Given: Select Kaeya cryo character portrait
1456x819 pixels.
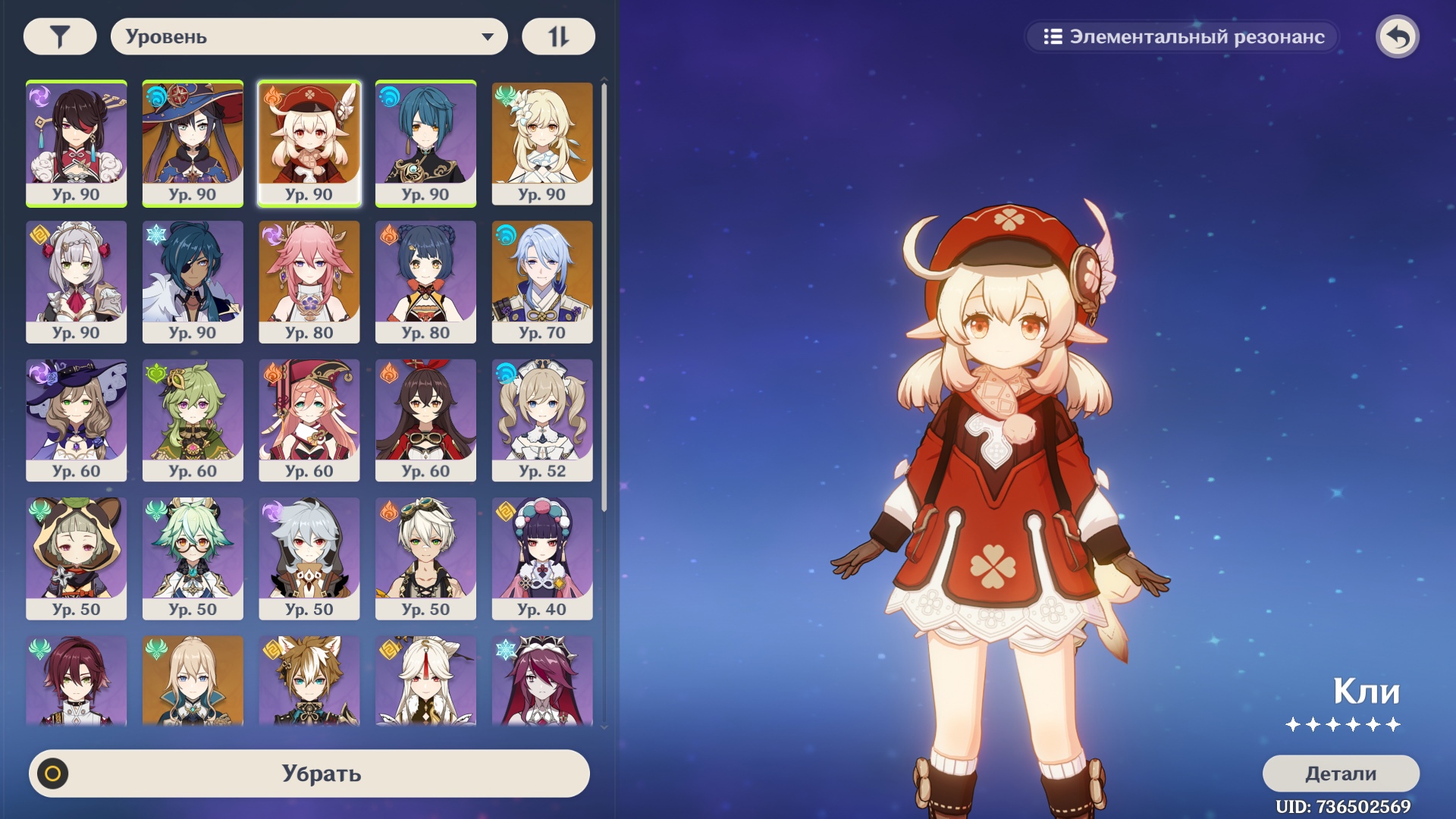Looking at the screenshot, I should click(193, 281).
